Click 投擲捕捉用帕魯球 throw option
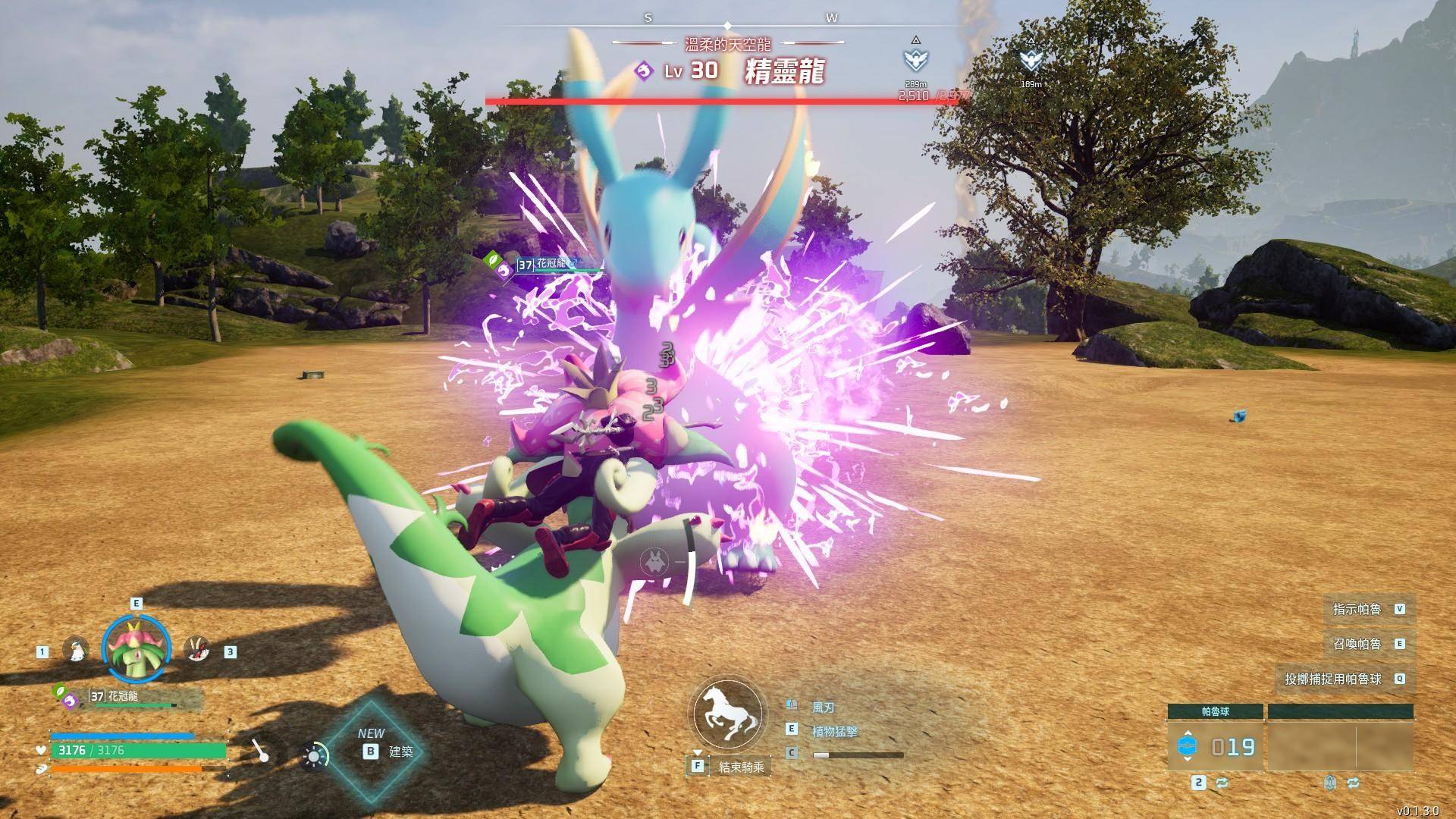This screenshot has width=1456, height=819. (1333, 679)
